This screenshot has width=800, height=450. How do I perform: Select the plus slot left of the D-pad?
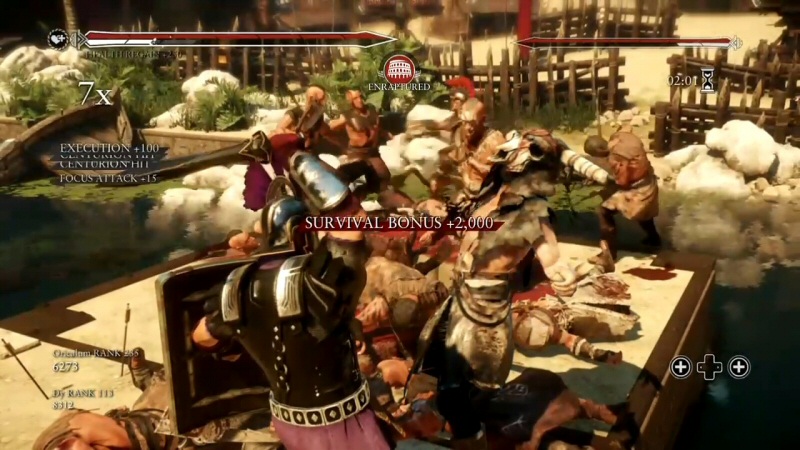click(680, 367)
